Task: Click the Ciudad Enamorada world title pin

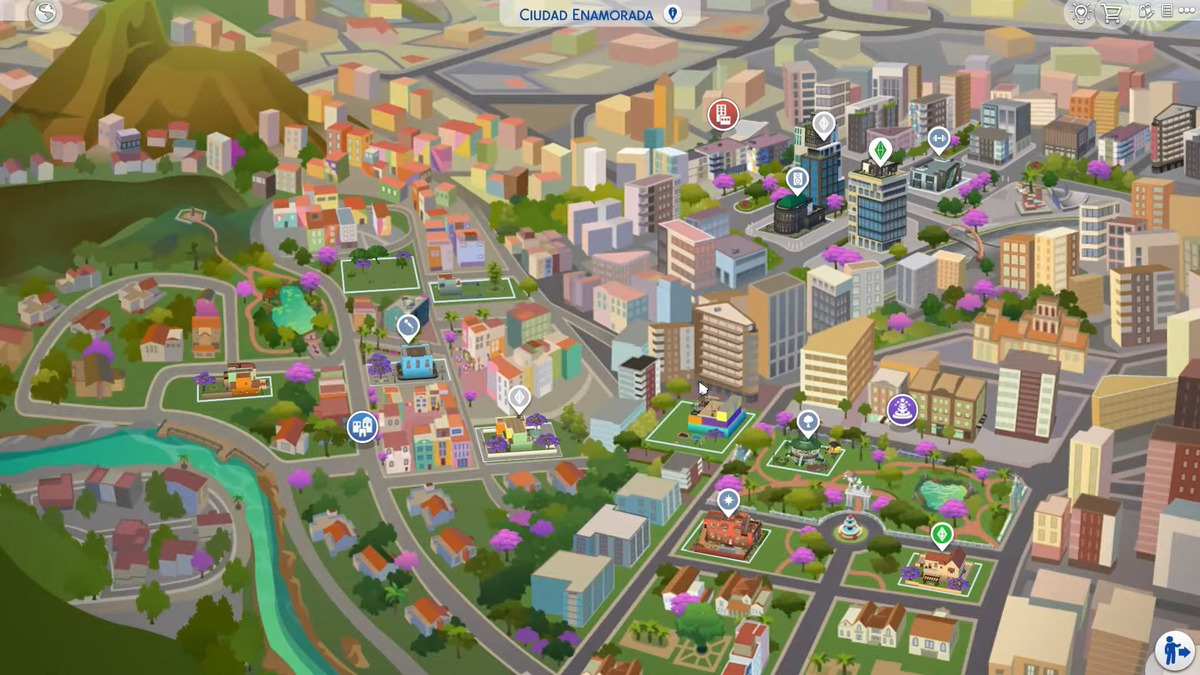Action: tap(673, 14)
